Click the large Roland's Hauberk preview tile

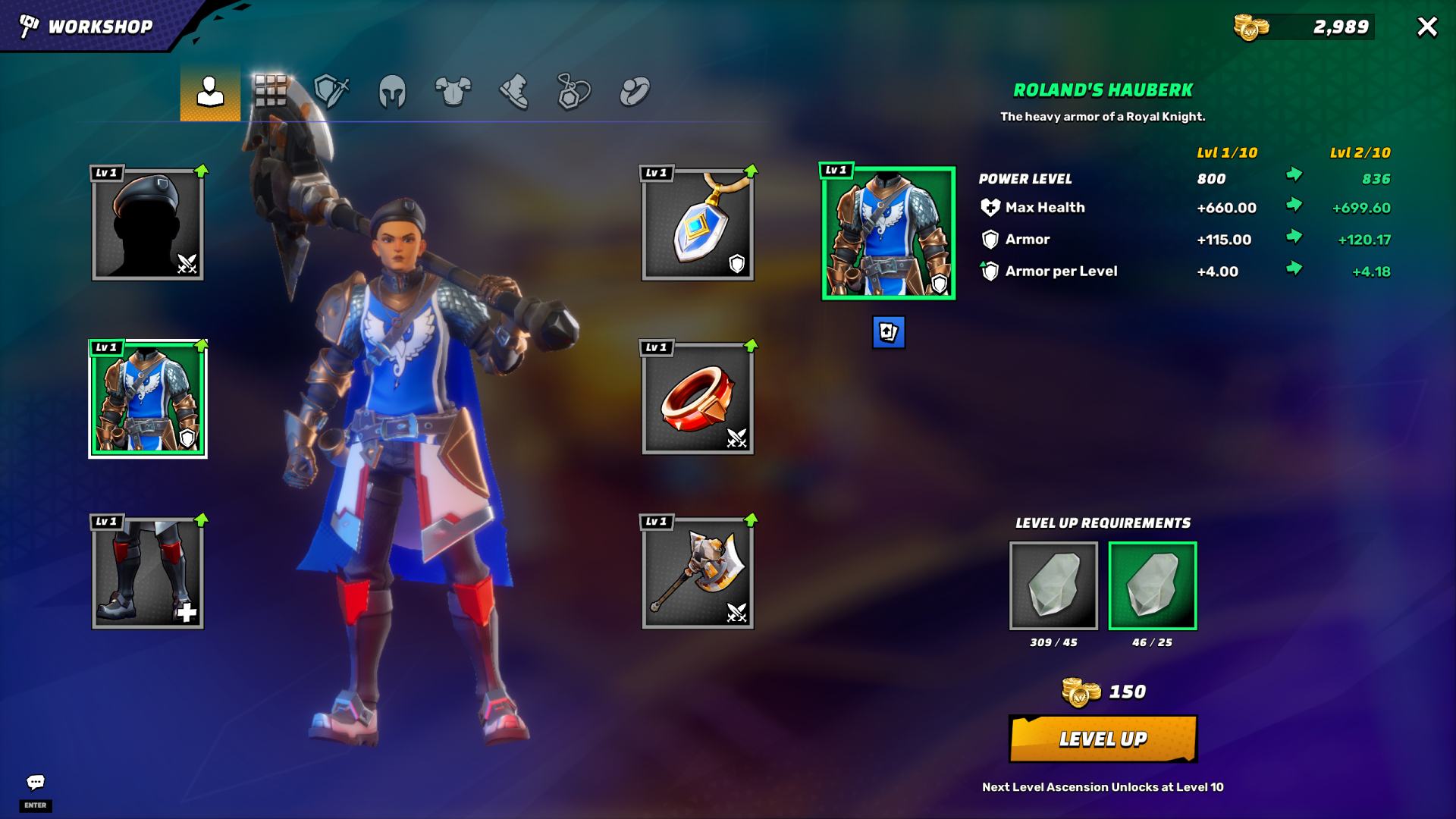click(x=888, y=233)
